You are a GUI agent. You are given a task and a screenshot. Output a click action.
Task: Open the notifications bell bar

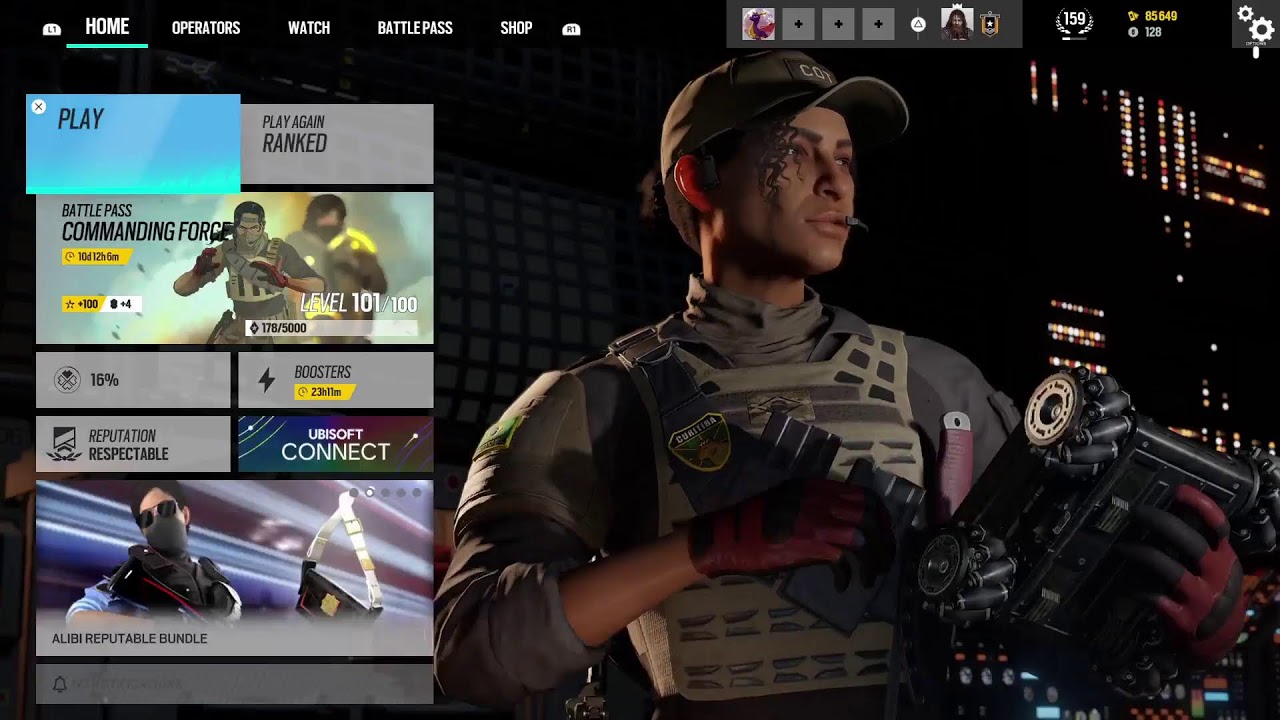[235, 684]
